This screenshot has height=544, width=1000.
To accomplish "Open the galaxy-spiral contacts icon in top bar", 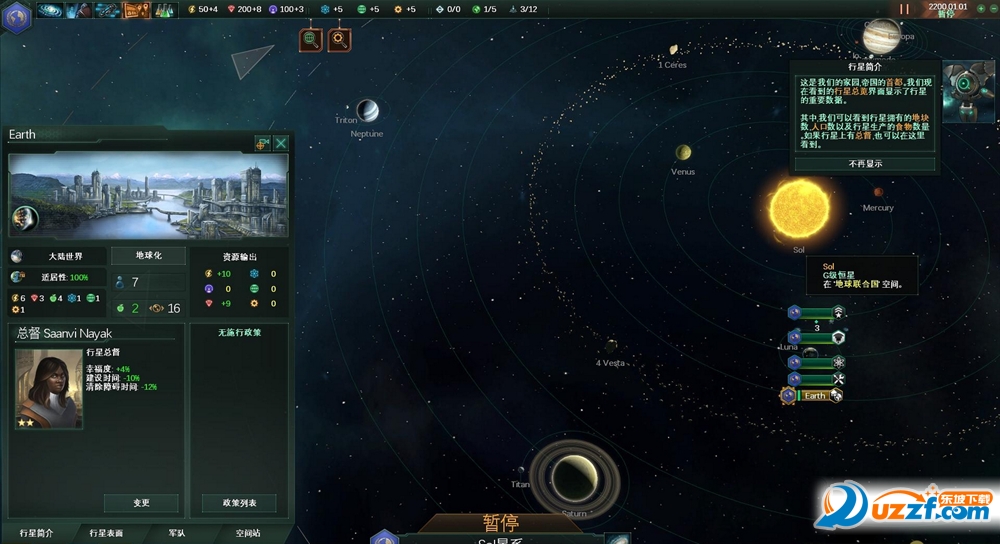I will click(49, 10).
